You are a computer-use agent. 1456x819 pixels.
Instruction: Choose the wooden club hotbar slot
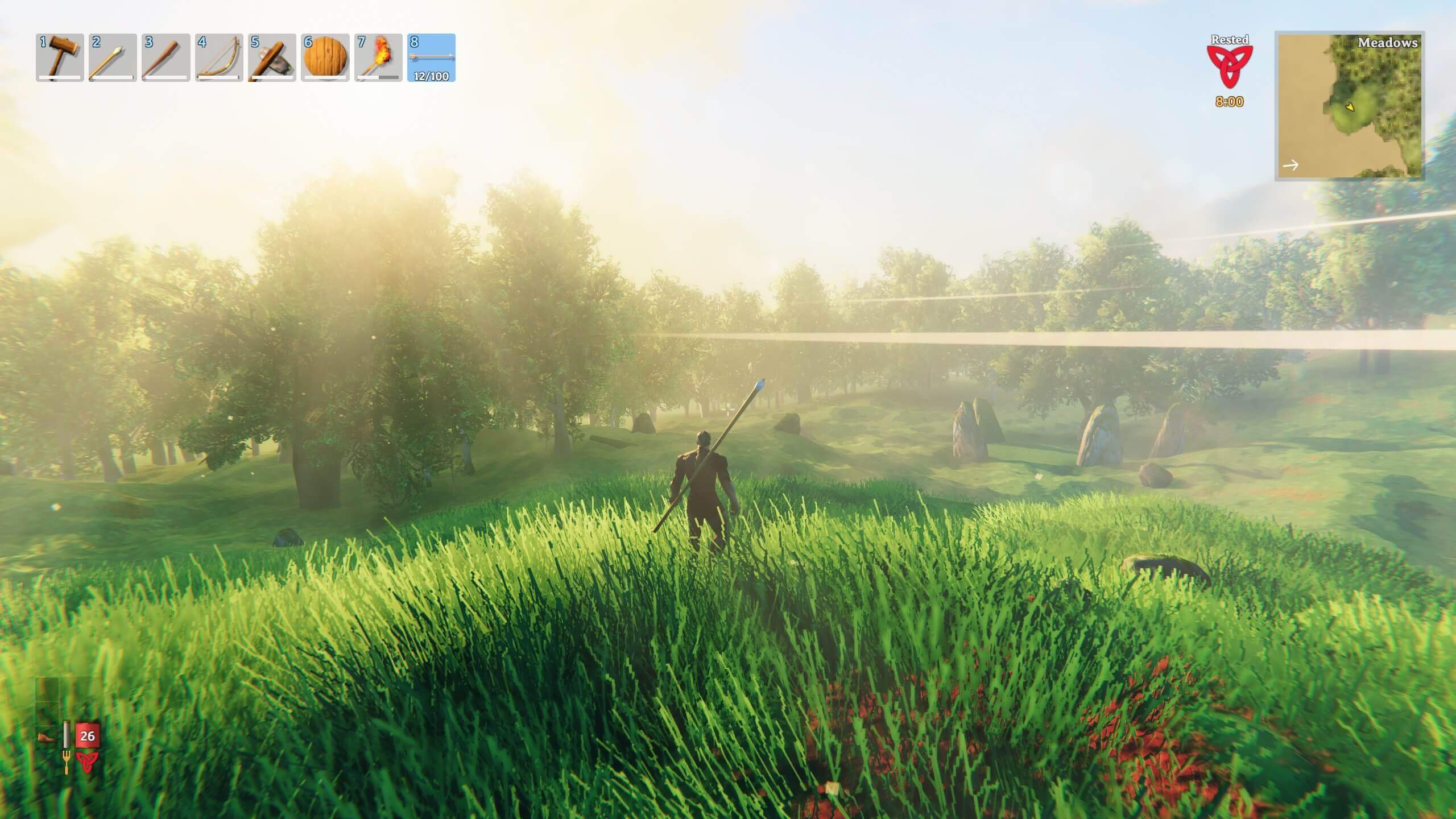166,57
